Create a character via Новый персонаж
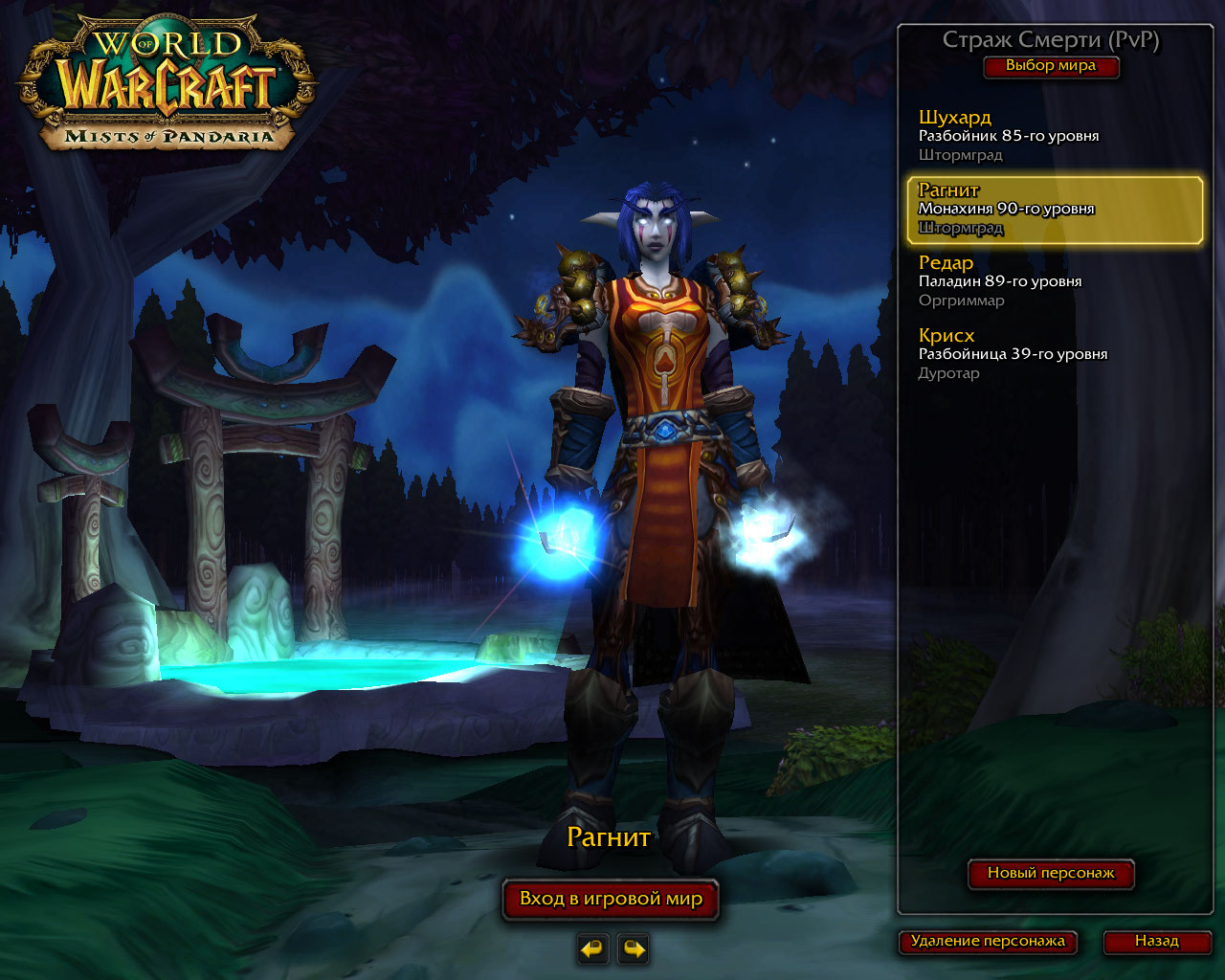Screen dimensions: 1225x980 1051,873
